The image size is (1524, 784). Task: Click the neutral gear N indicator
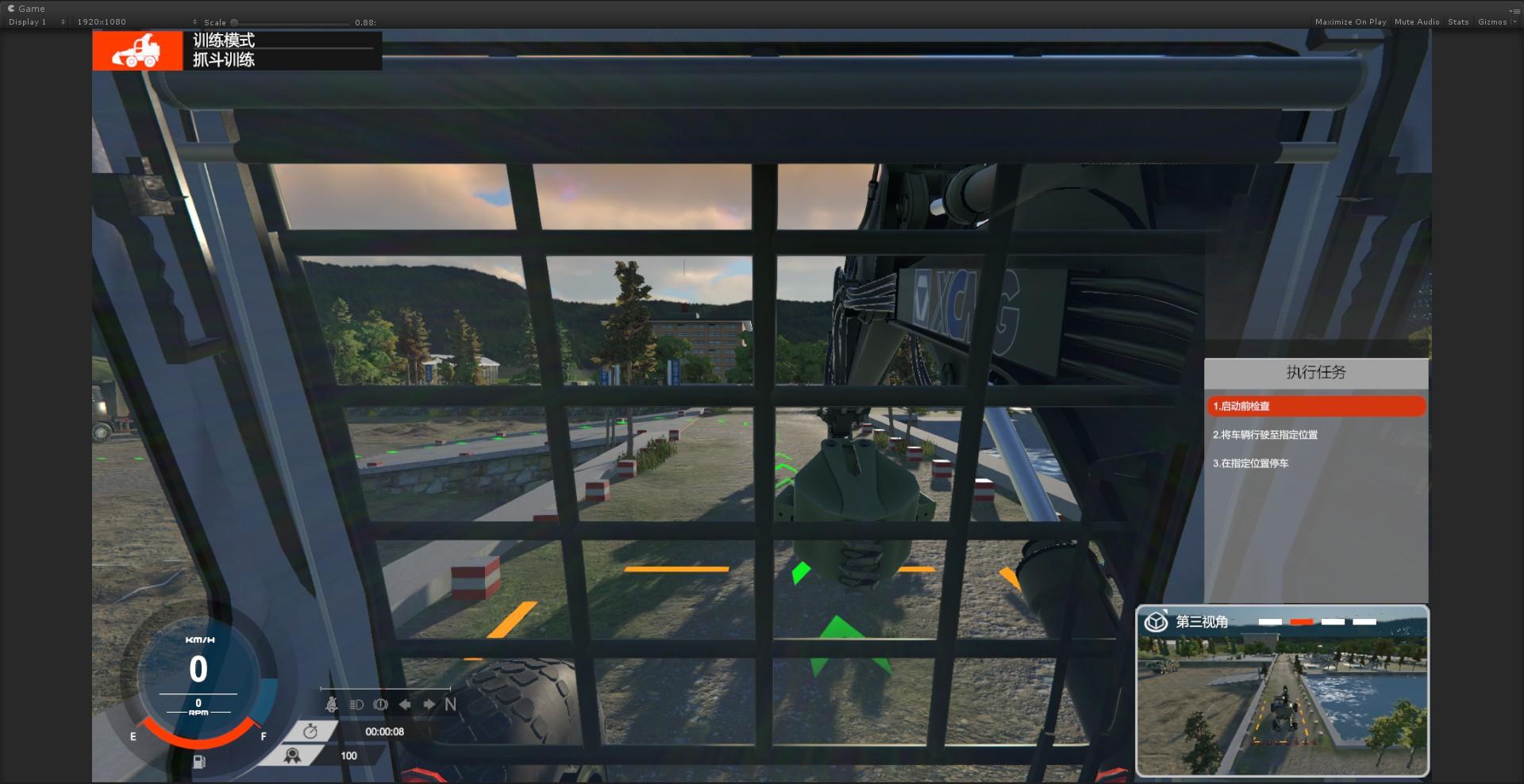point(451,705)
